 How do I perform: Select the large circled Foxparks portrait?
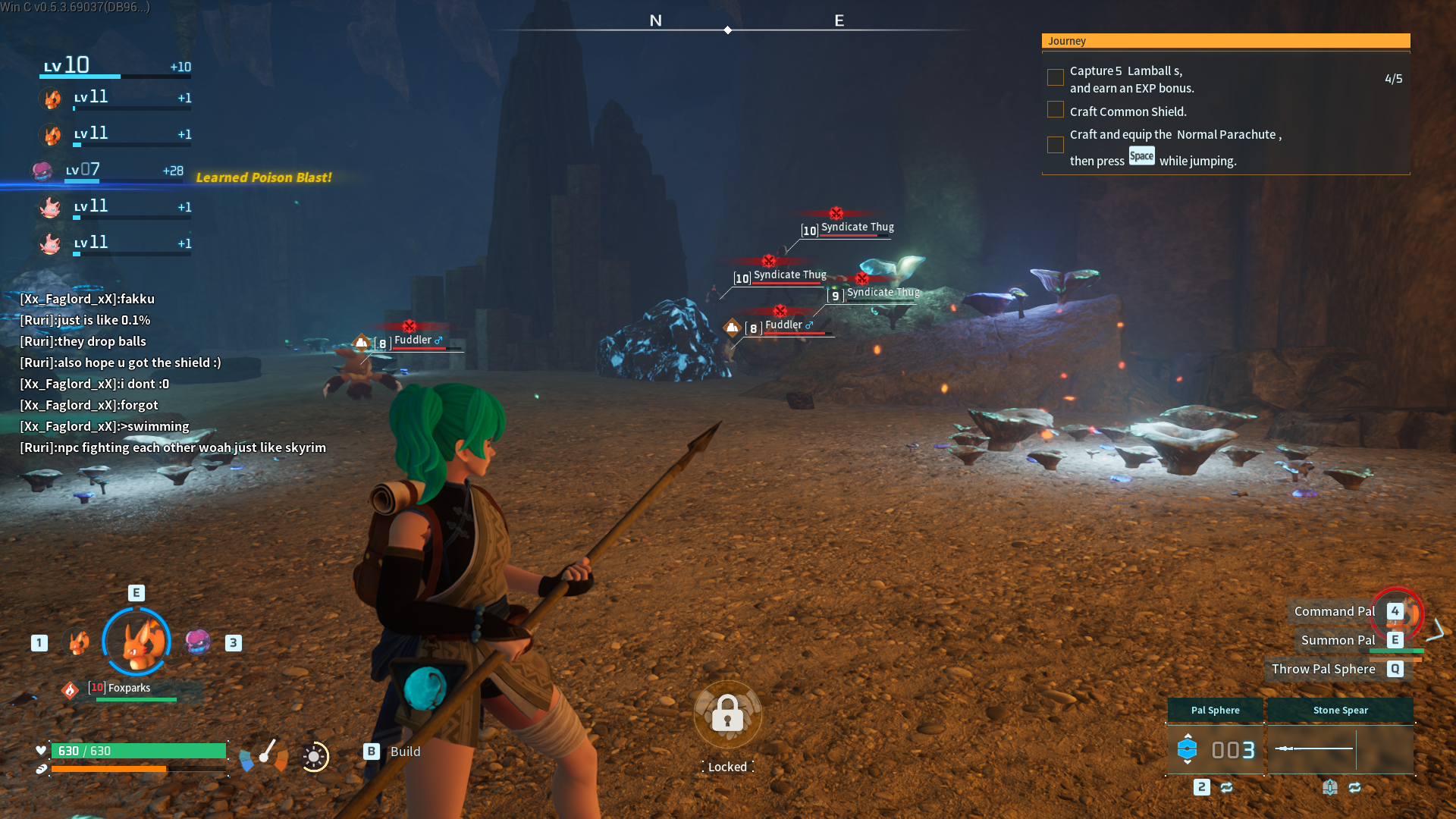[136, 642]
